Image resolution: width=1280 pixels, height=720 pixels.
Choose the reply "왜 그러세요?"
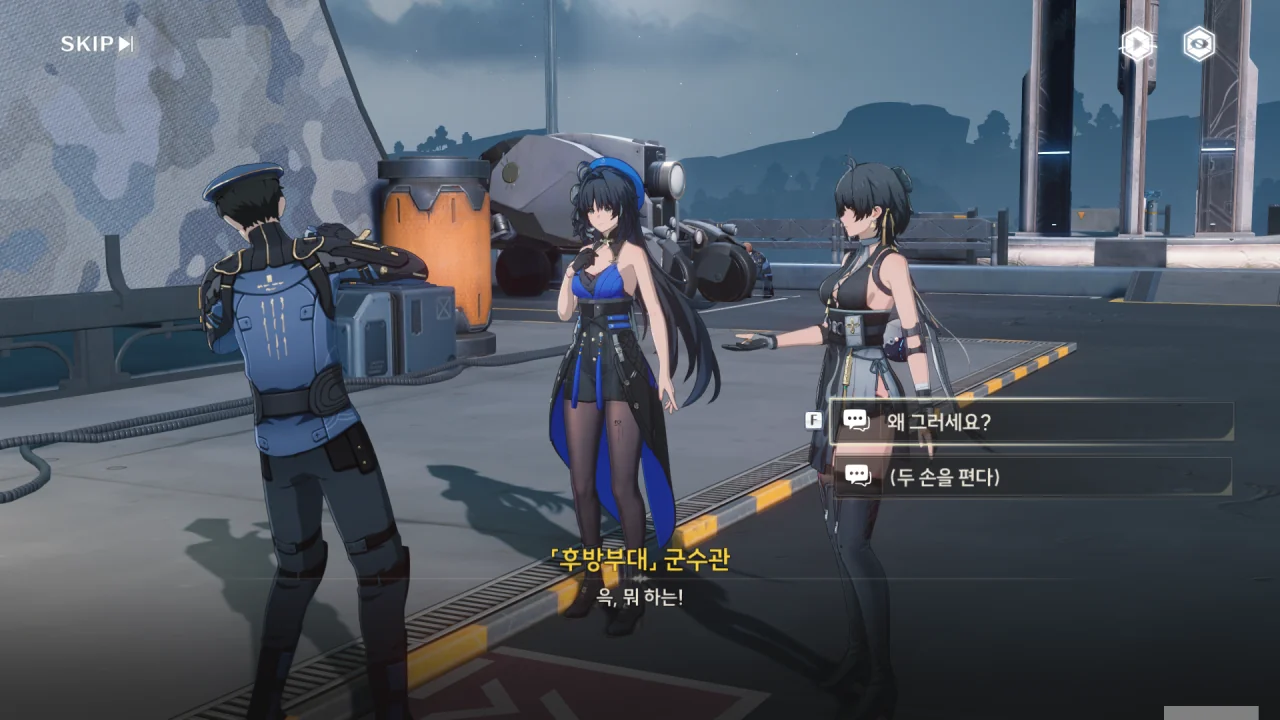pyautogui.click(x=1032, y=422)
